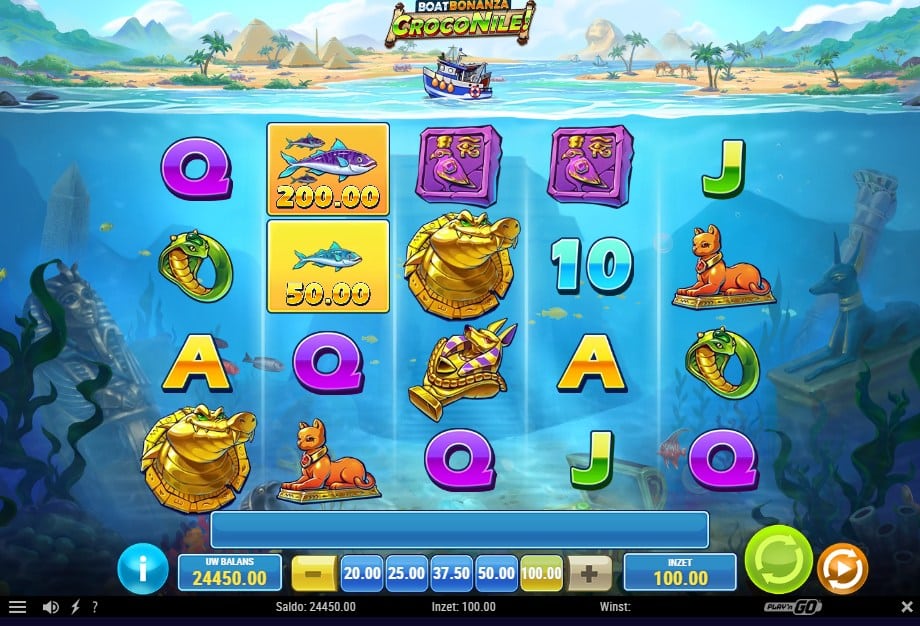Set the bet to 20.00

point(362,574)
